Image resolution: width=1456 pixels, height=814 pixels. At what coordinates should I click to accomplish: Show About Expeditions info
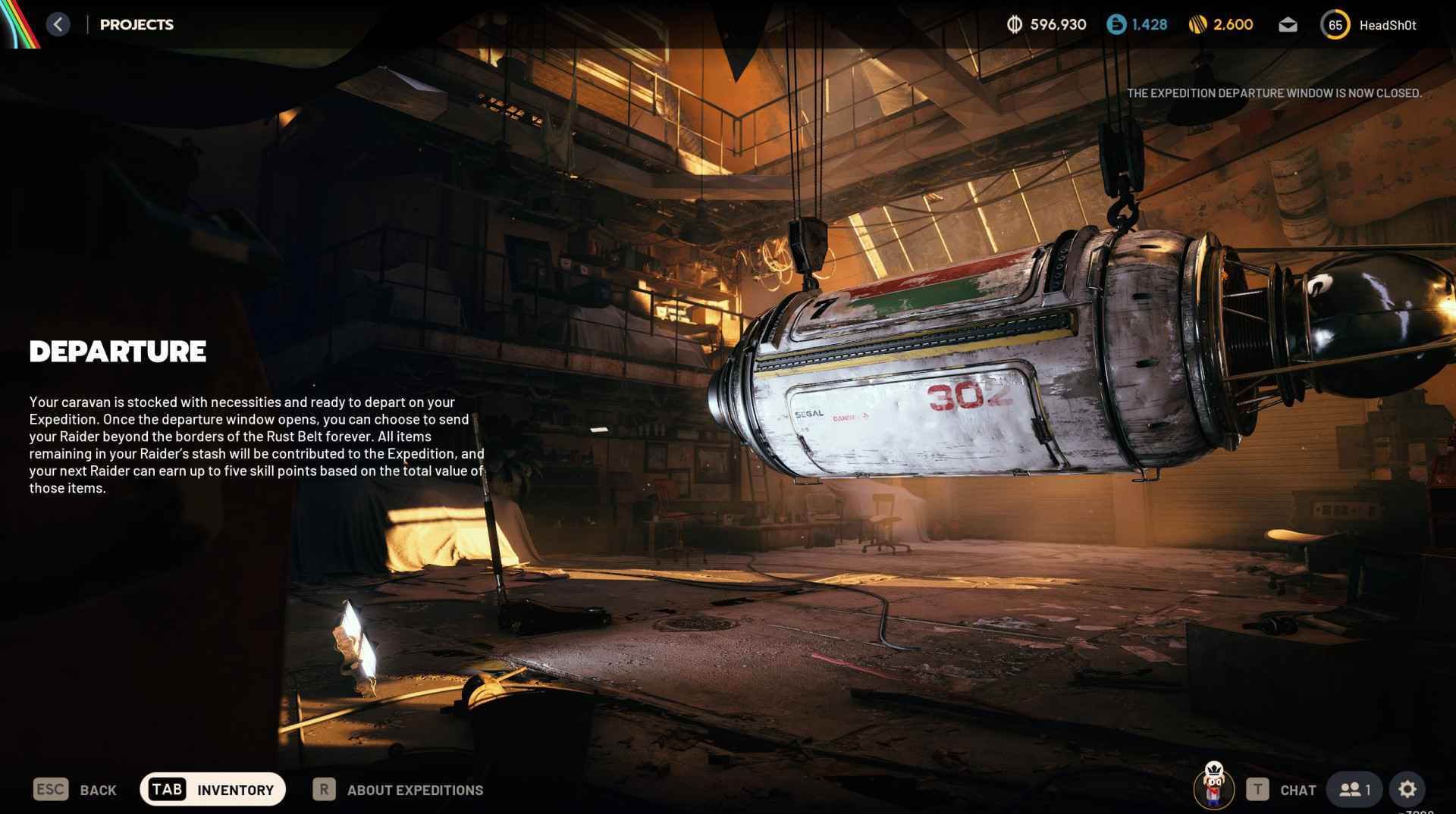click(x=398, y=790)
